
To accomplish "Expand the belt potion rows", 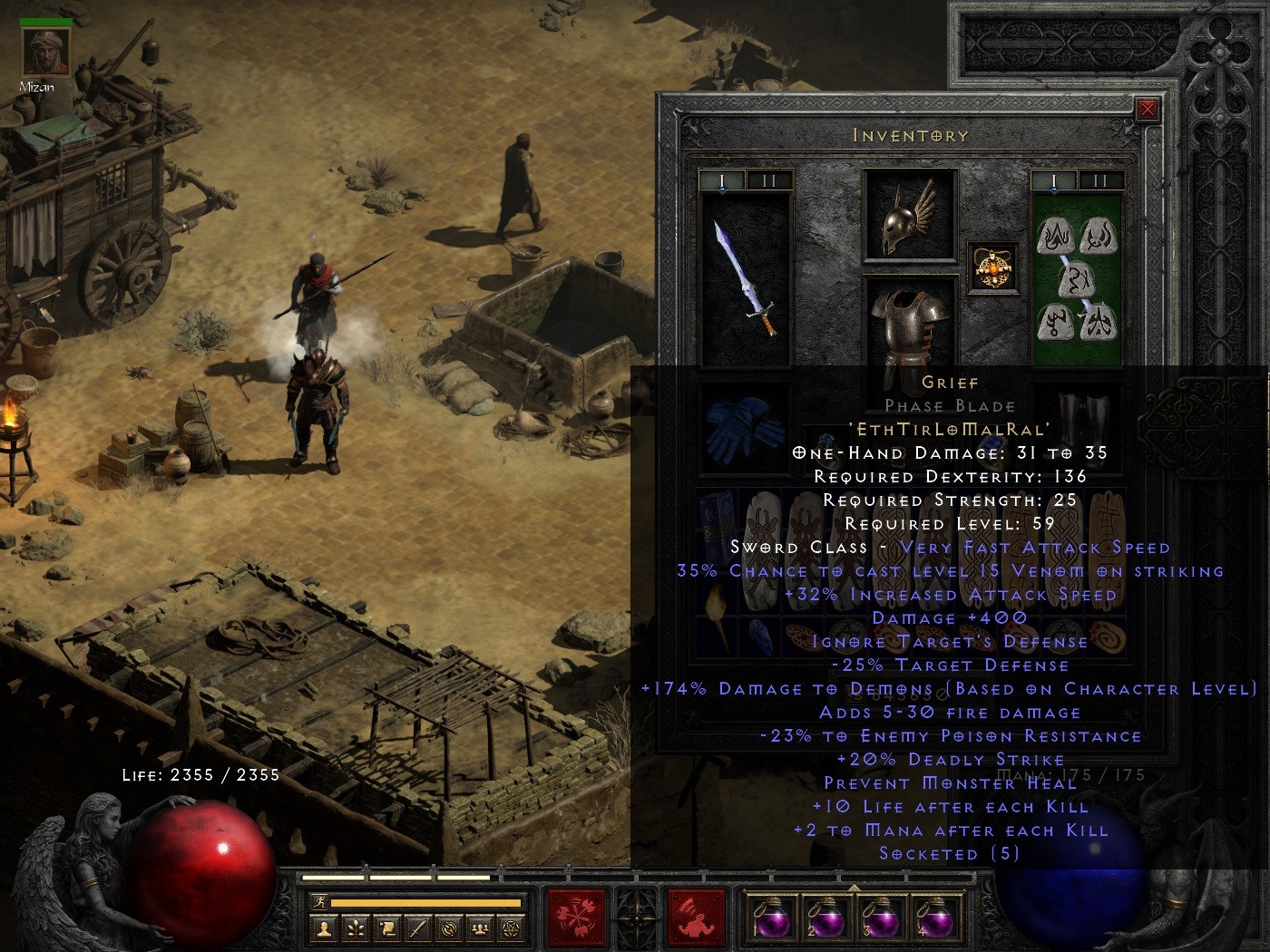I will [x=853, y=887].
